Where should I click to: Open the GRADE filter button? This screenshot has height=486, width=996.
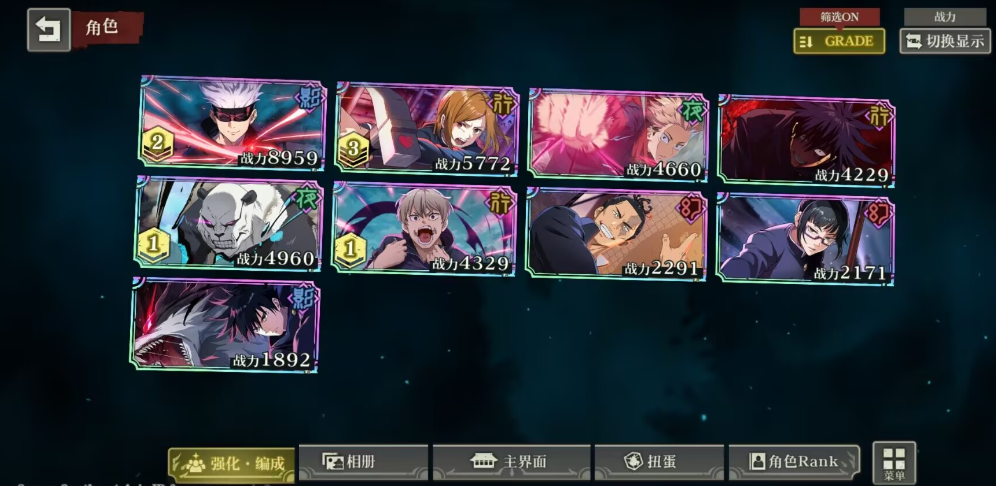839,41
